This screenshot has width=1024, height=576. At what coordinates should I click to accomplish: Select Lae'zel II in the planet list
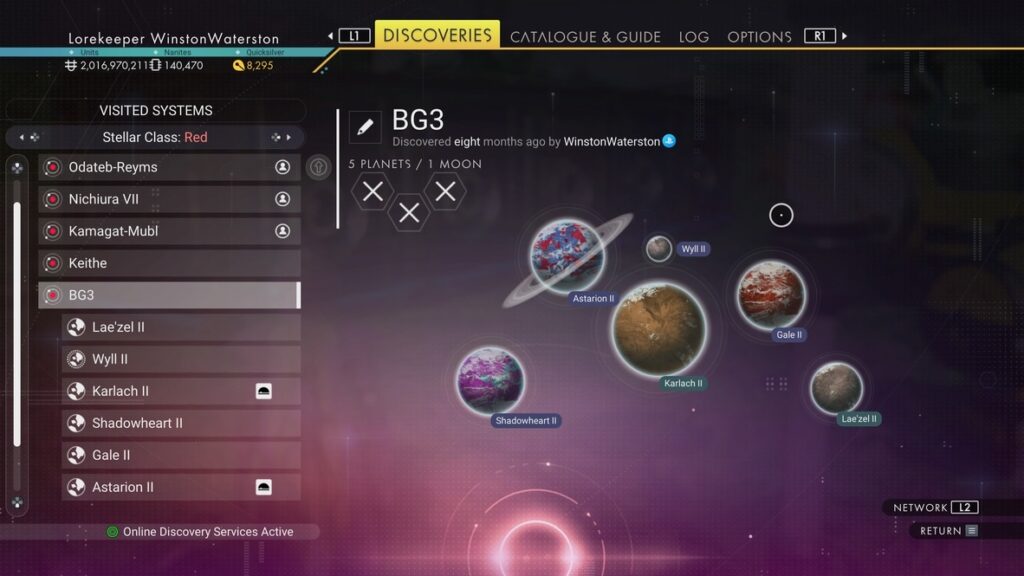click(181, 327)
